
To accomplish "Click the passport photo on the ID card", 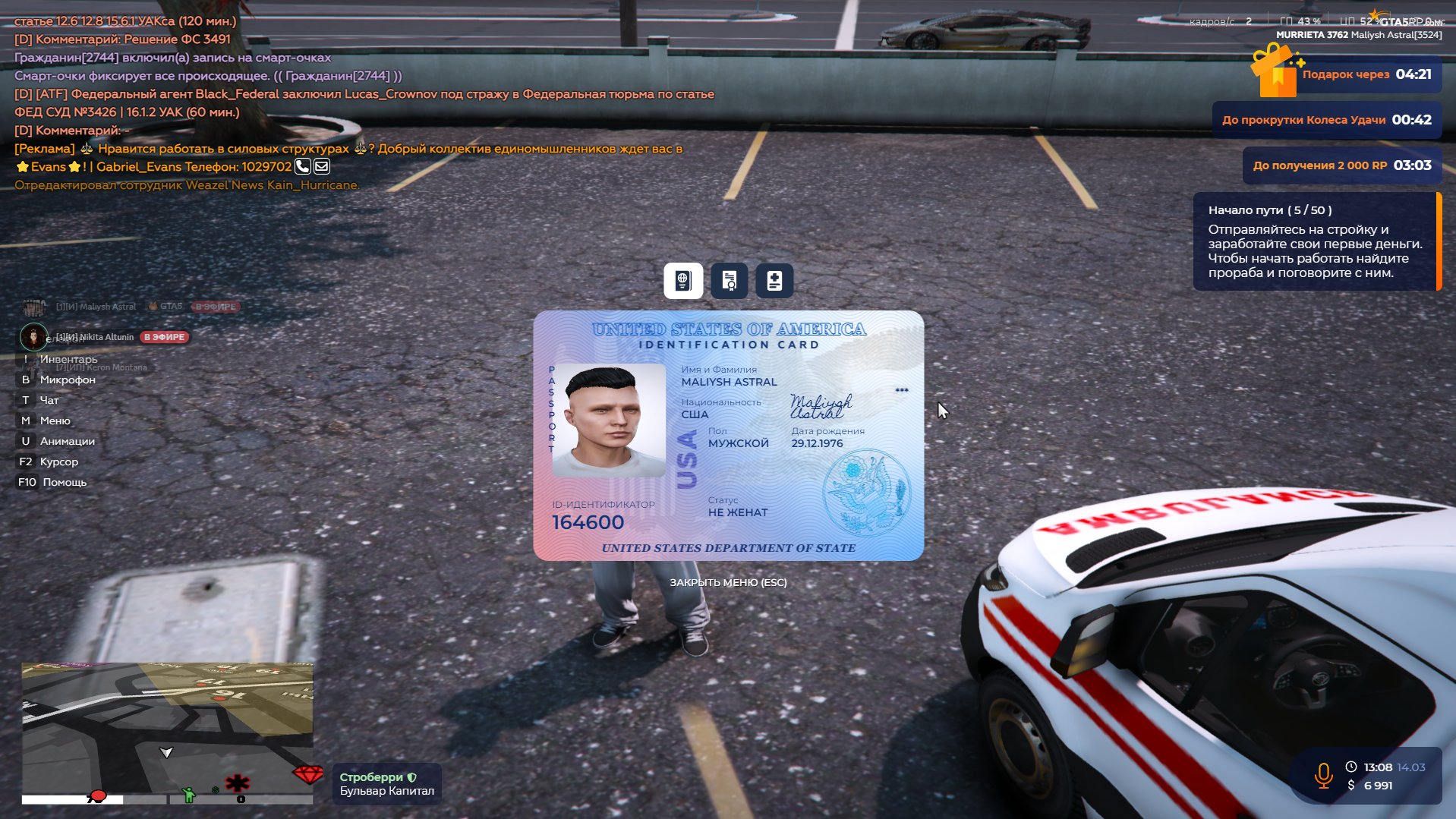I will pos(609,420).
